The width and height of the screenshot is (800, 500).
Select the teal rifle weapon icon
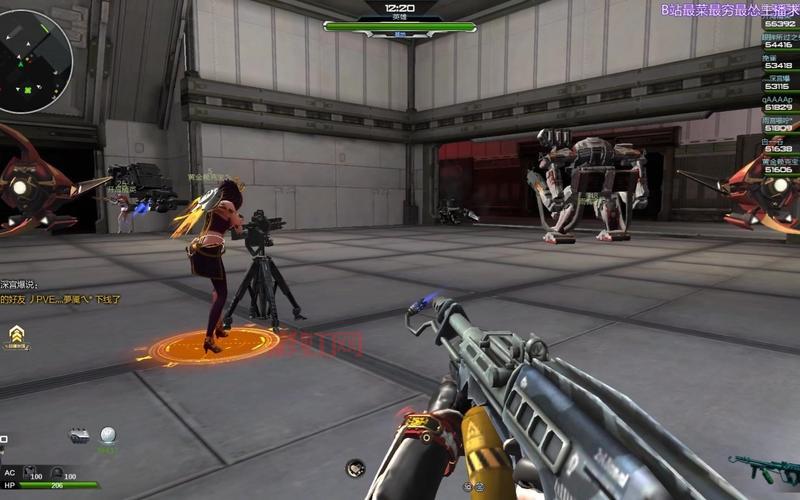point(764,467)
